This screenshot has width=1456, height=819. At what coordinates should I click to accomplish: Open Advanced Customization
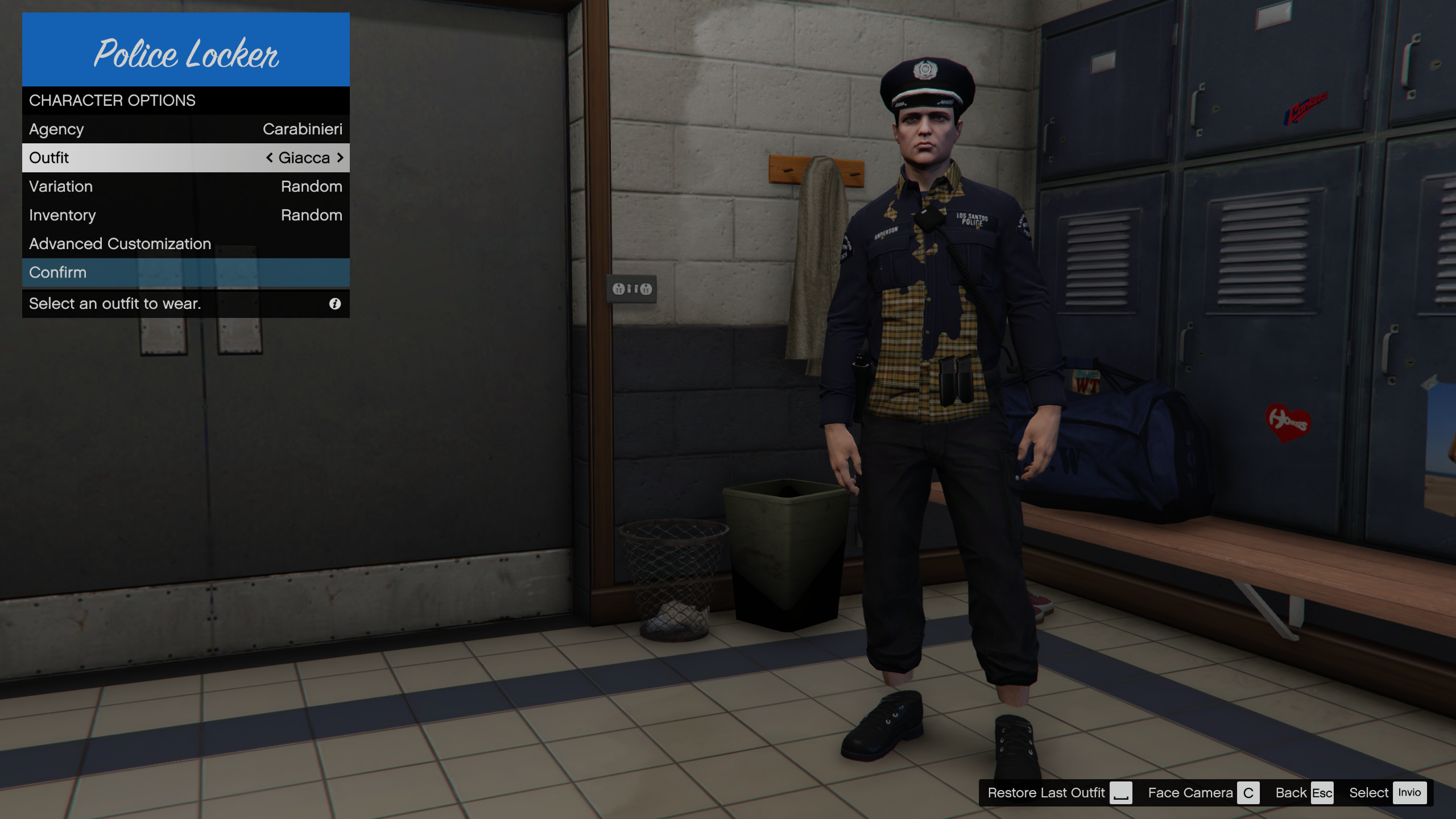click(x=185, y=243)
